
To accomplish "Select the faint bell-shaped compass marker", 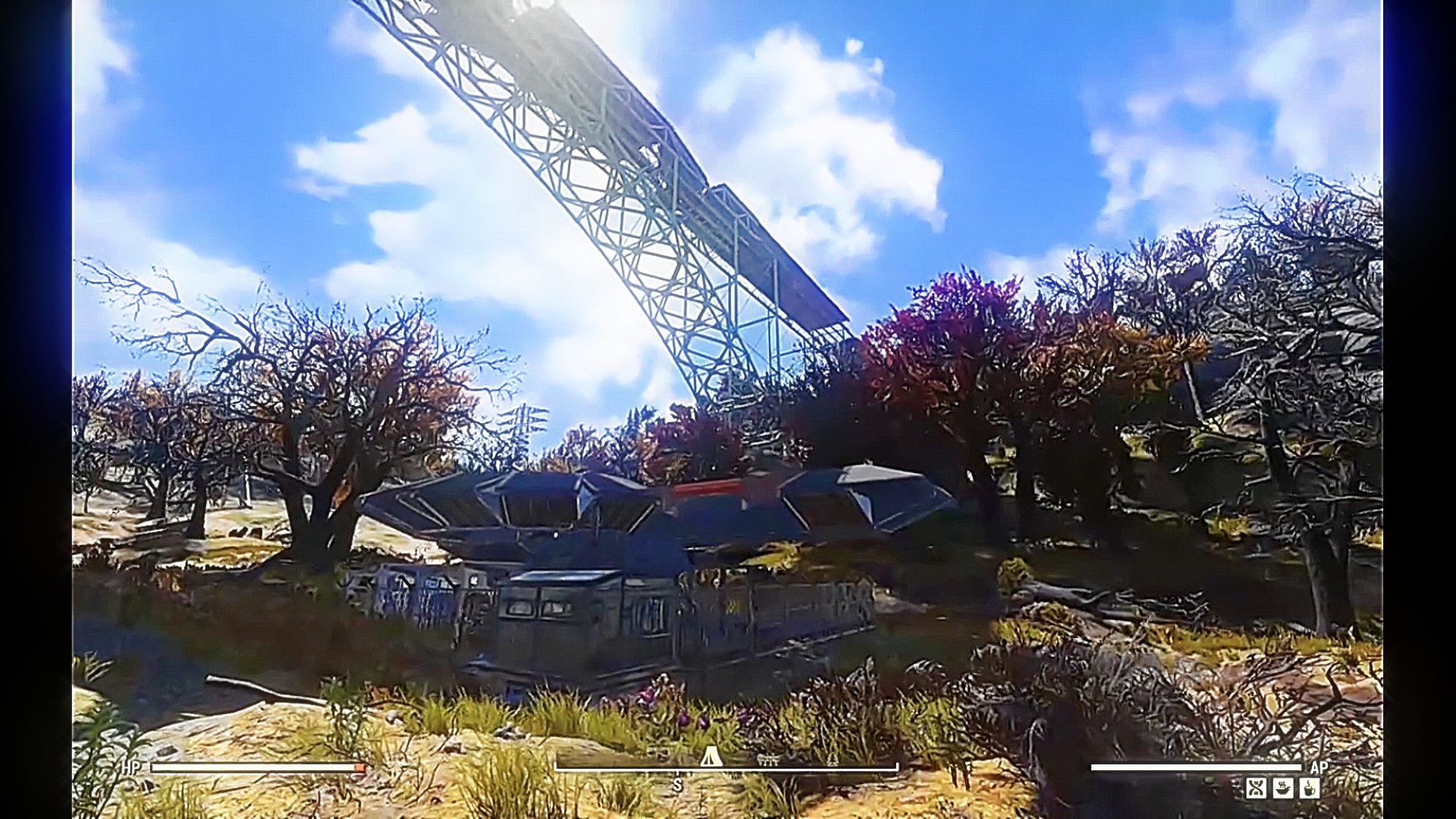I will [832, 760].
